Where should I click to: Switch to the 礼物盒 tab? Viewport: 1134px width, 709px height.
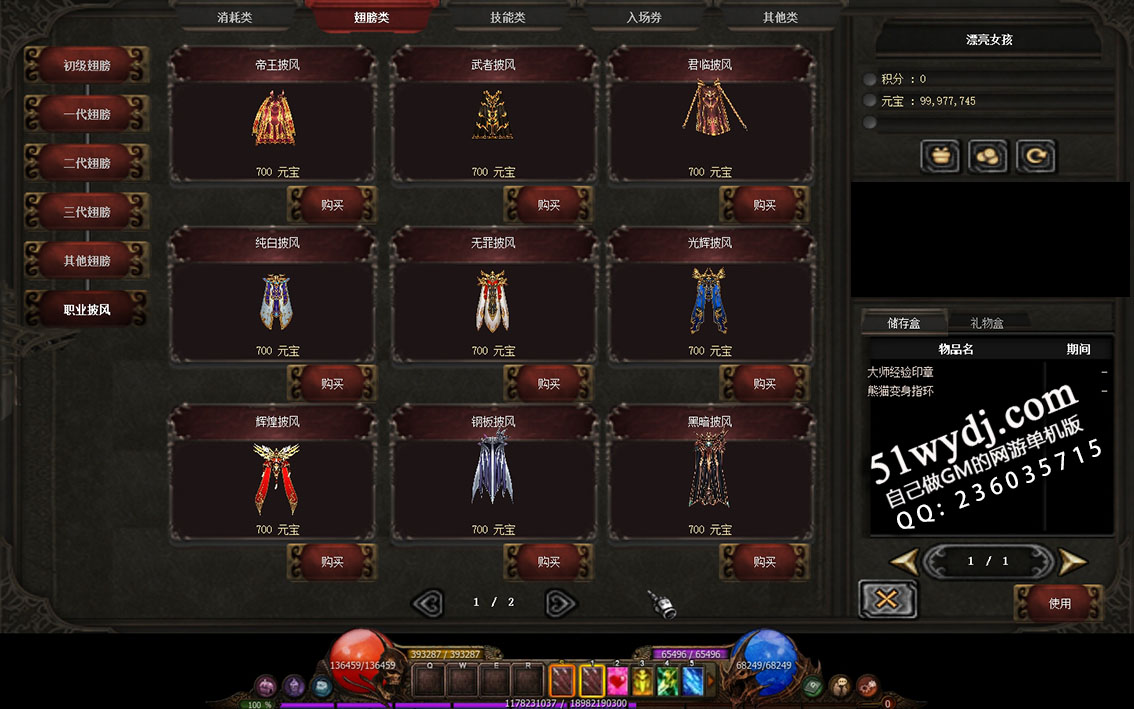point(986,323)
